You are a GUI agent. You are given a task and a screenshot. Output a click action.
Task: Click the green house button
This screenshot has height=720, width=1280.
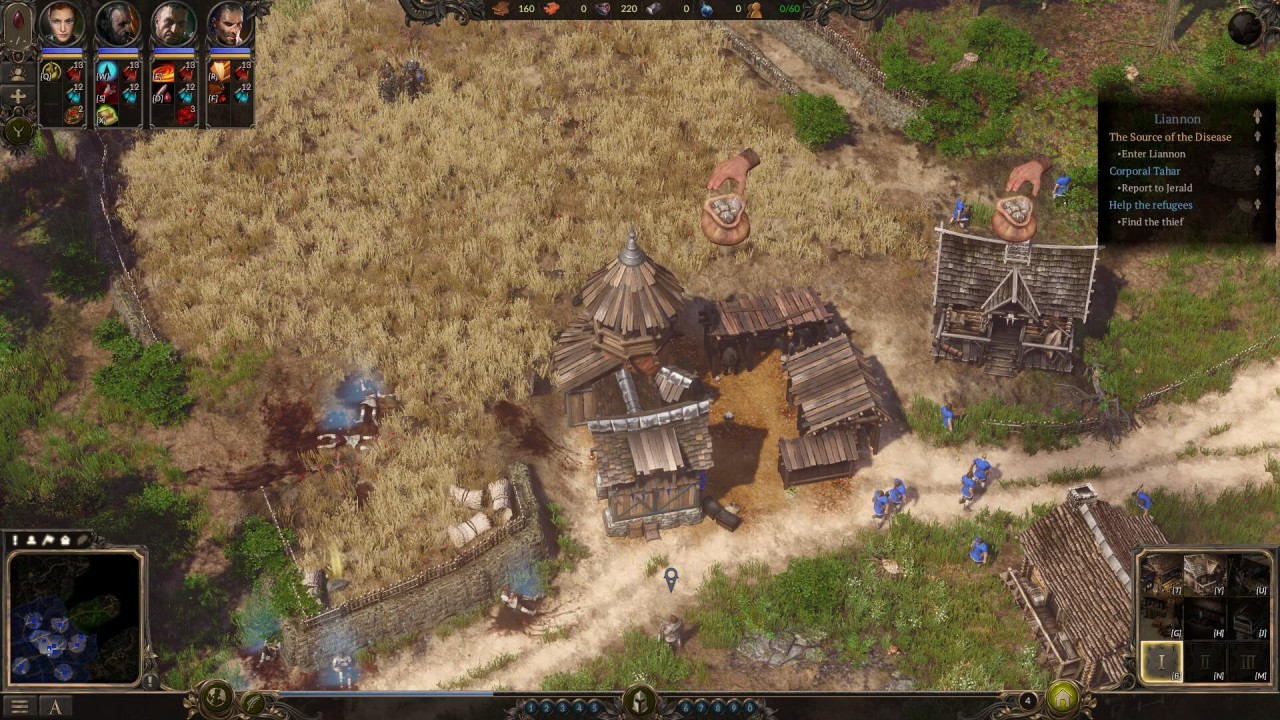(x=1063, y=697)
